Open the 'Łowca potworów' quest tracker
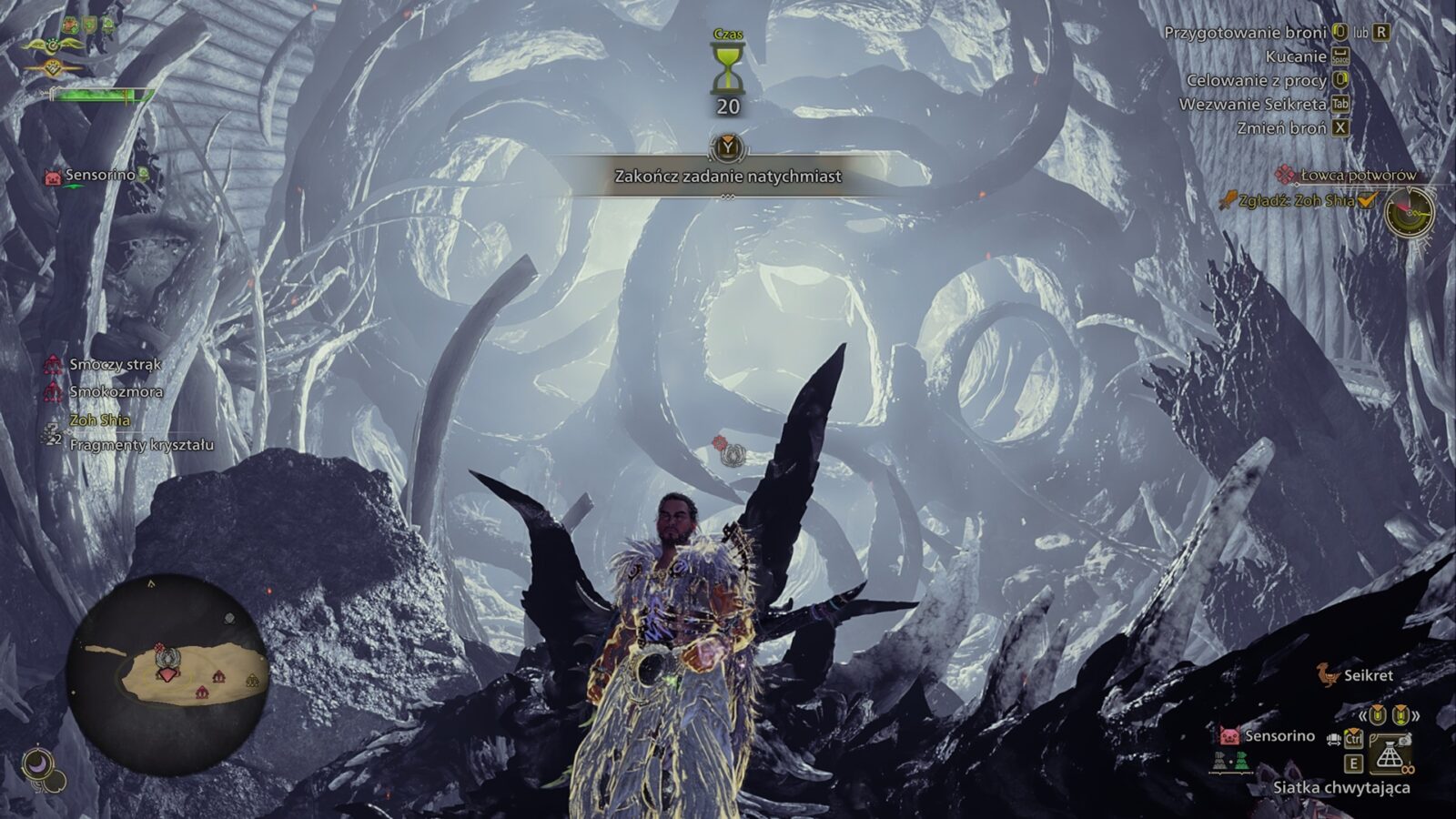The image size is (1456, 819). point(1357,175)
